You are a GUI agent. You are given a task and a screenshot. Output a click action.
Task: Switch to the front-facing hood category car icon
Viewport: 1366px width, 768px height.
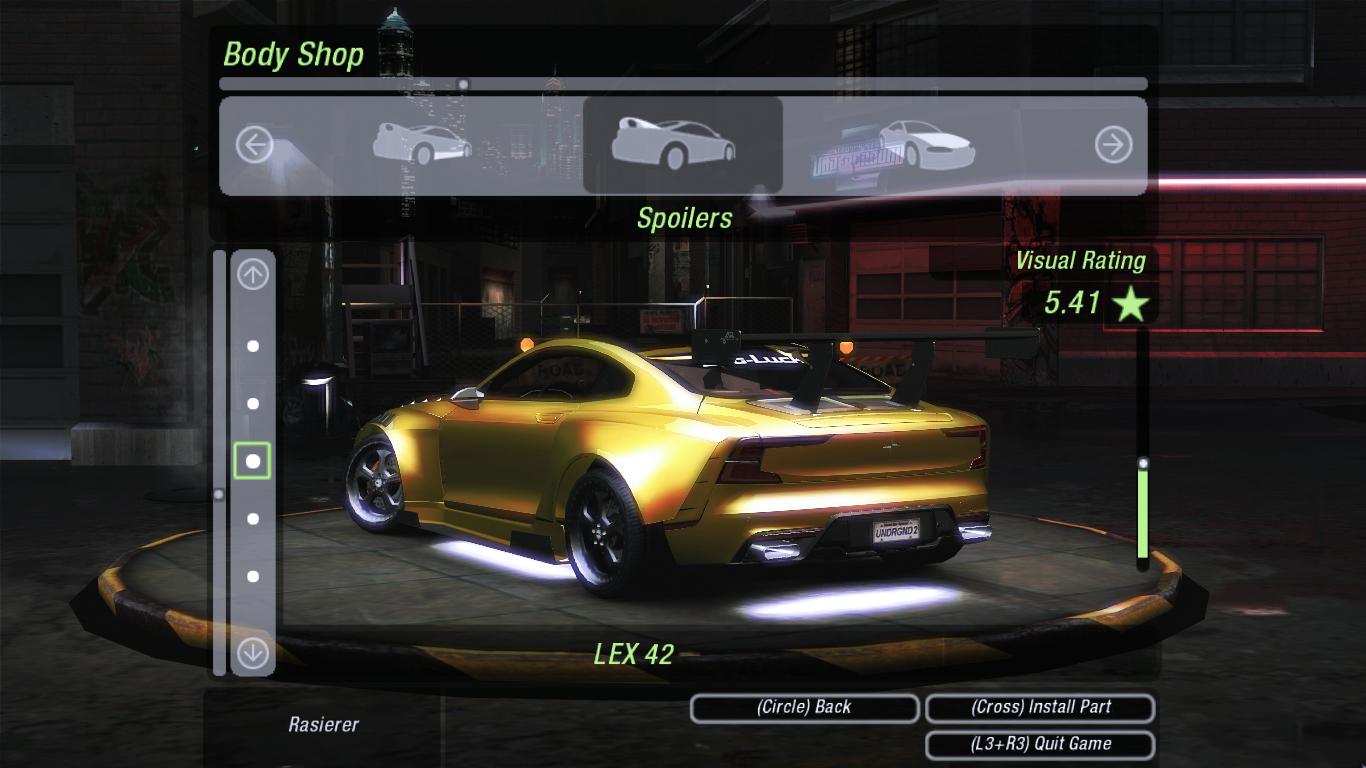click(x=925, y=144)
